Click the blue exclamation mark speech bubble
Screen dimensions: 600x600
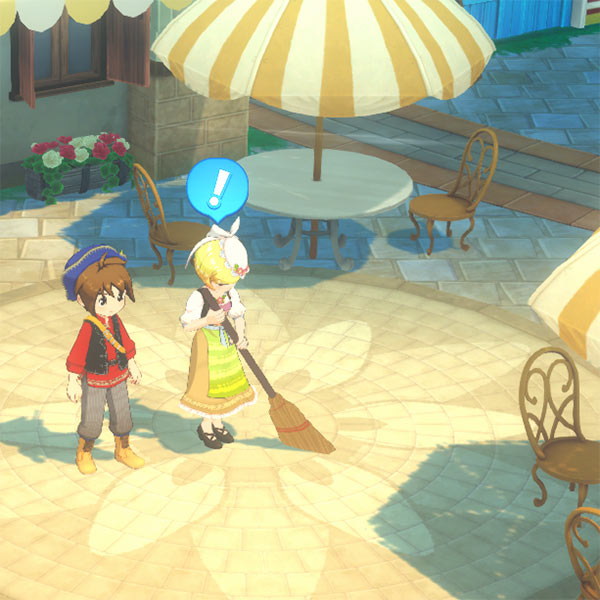(217, 187)
